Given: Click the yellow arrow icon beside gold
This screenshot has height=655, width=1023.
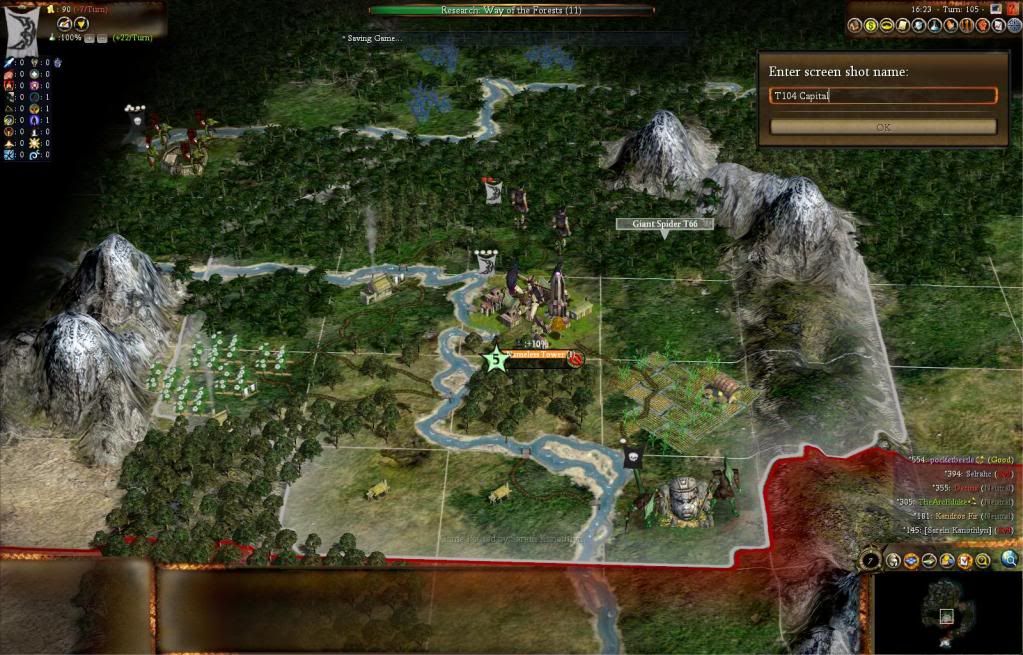Looking at the screenshot, I should 82,23.
